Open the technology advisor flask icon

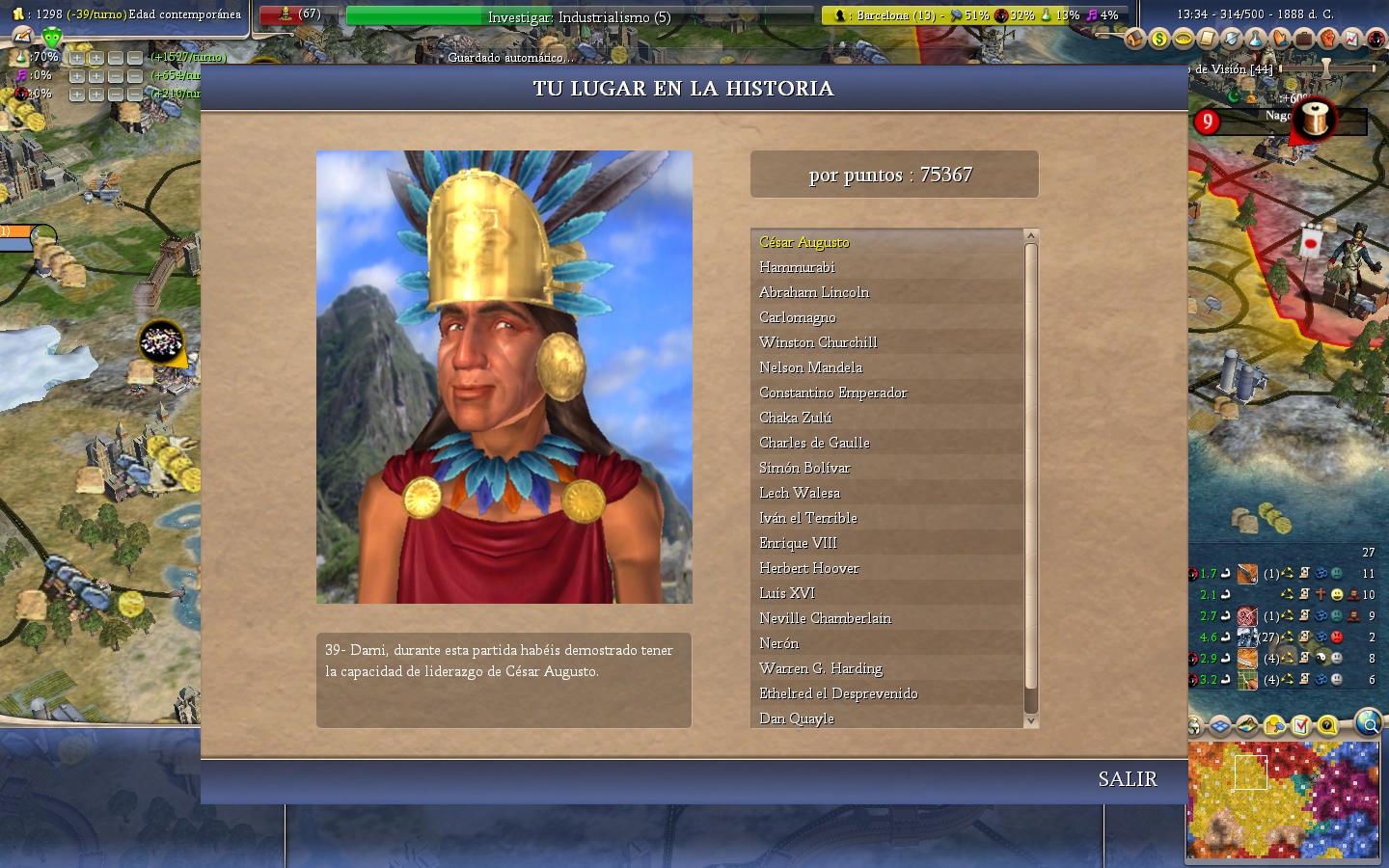point(1256,40)
